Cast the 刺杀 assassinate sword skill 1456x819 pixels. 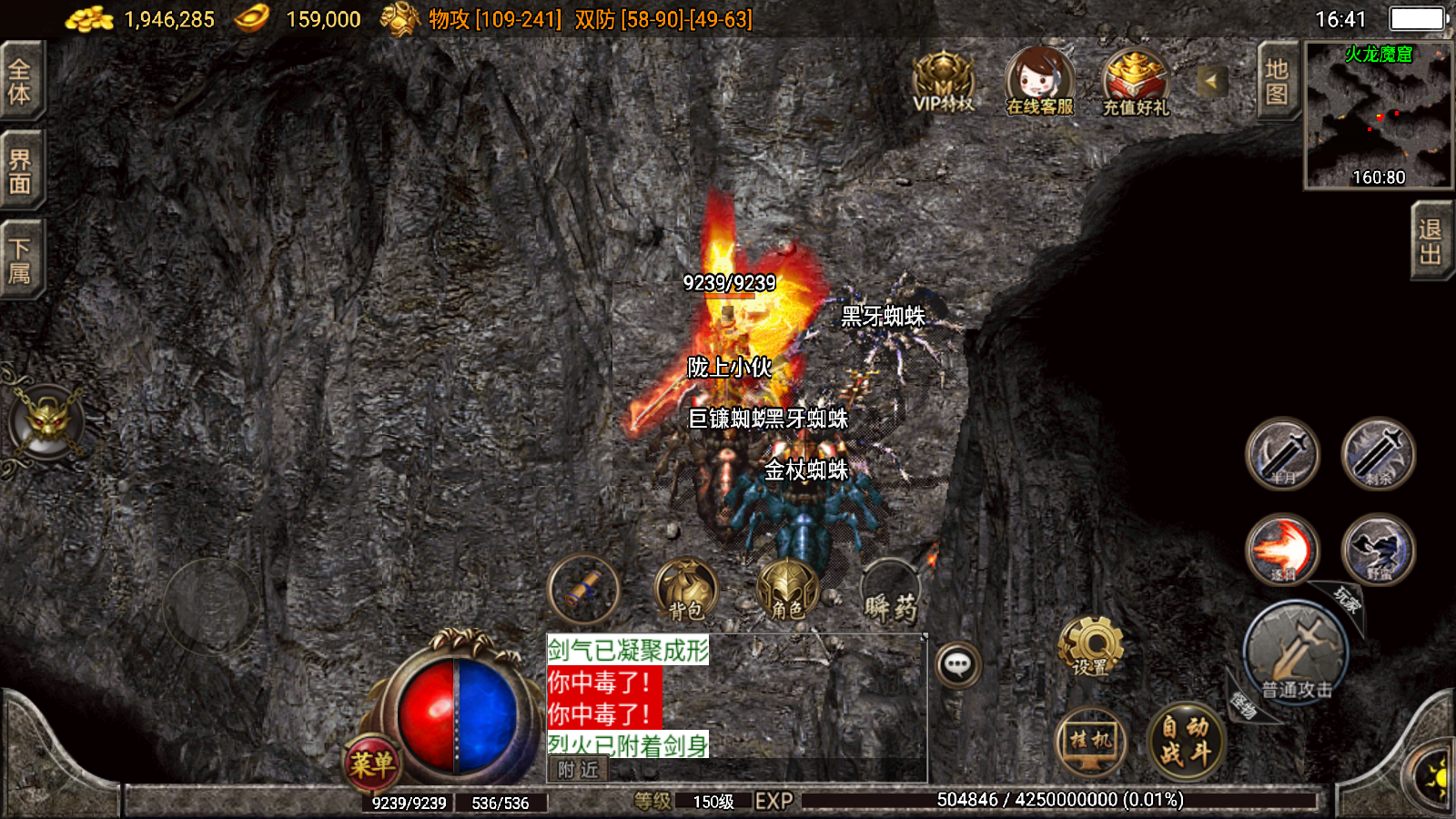[1378, 453]
